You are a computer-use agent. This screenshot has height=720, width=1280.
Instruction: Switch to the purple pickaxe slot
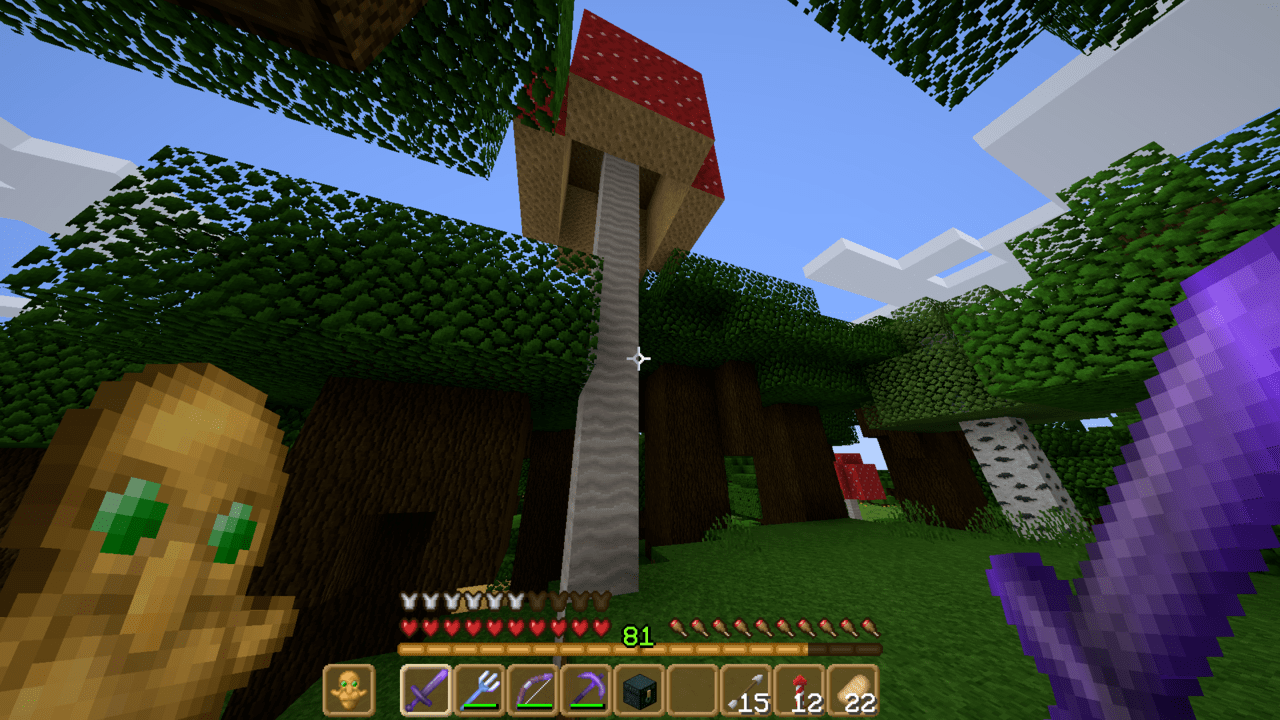coord(586,689)
